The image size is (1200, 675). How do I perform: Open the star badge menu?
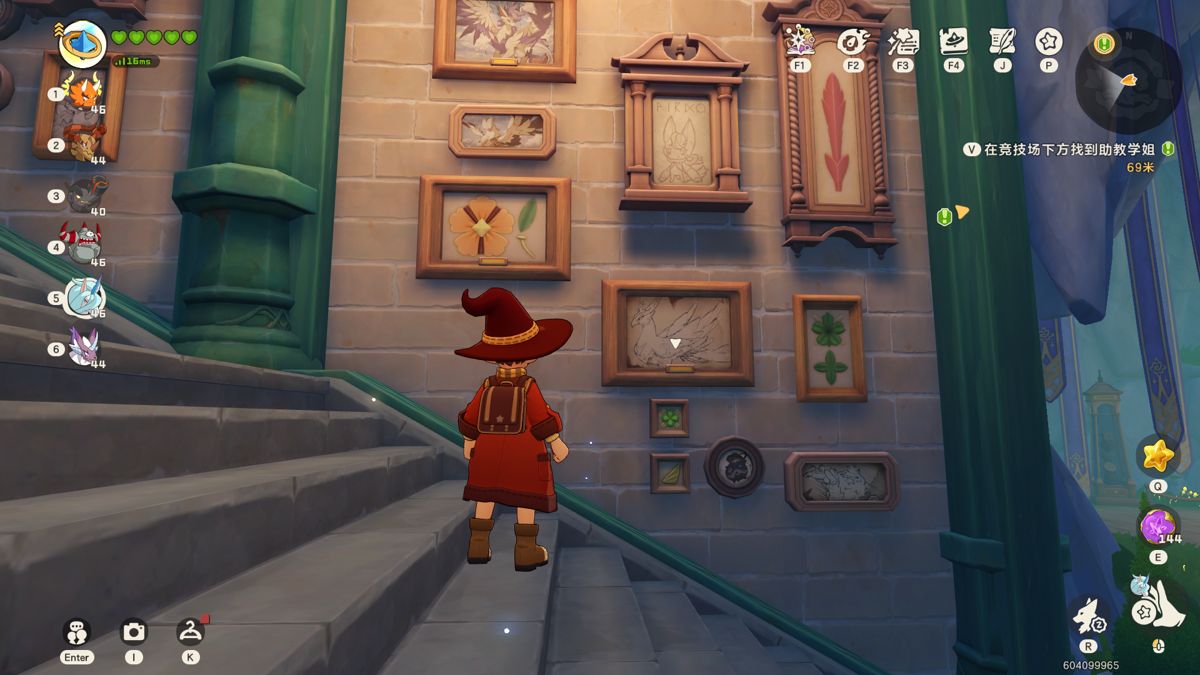1048,42
